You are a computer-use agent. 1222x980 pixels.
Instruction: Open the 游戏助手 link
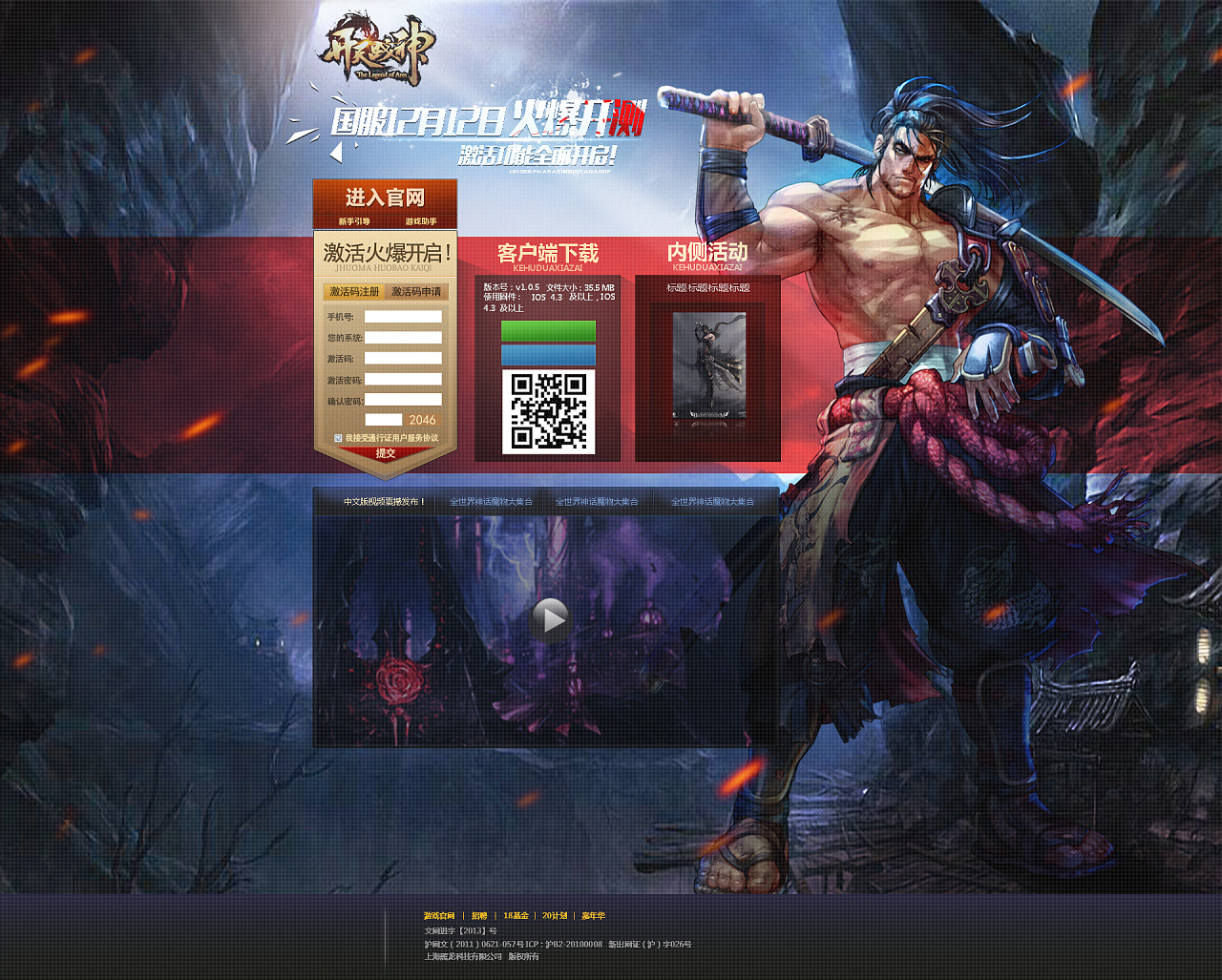pos(421,220)
